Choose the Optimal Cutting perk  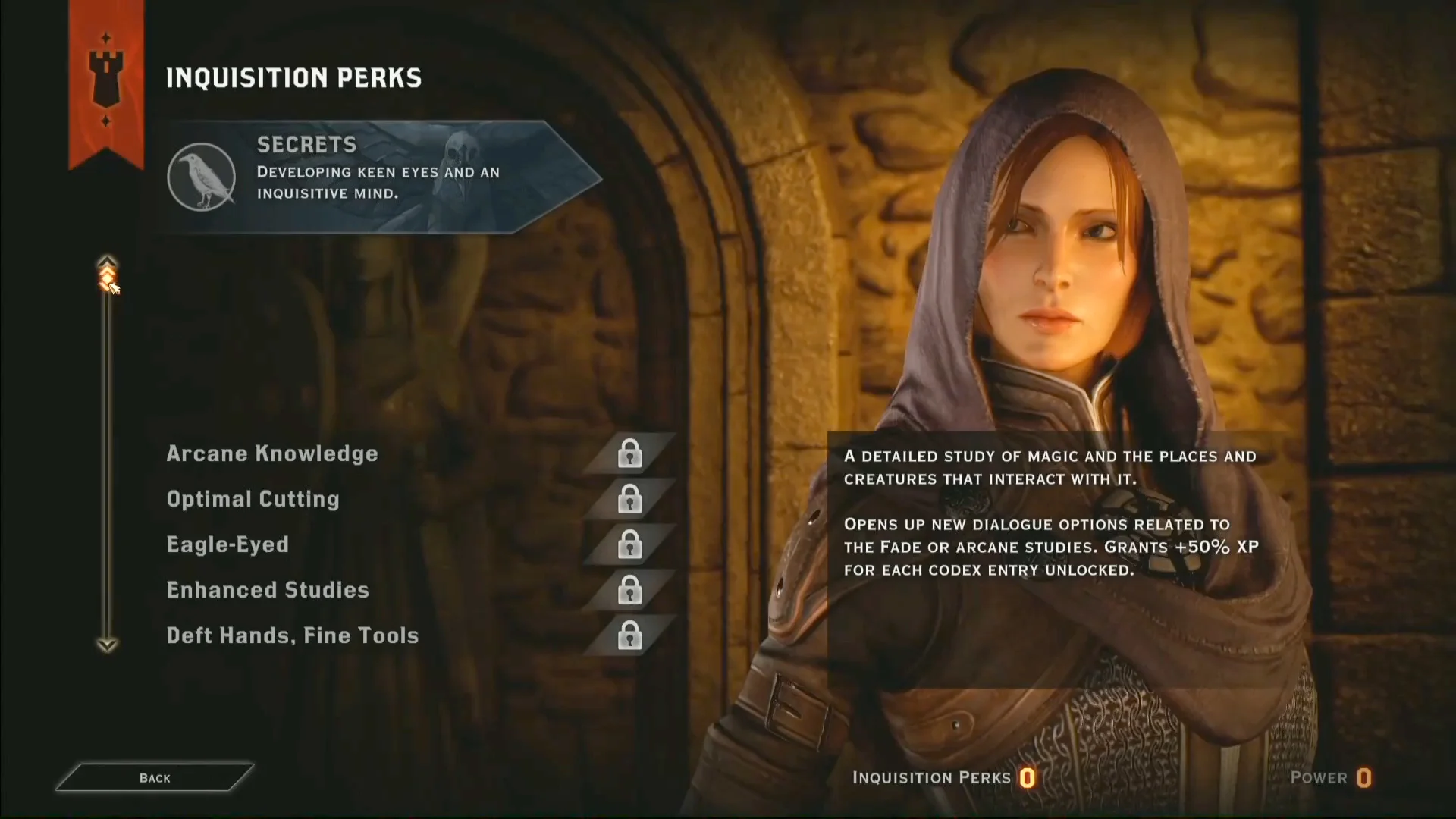point(253,499)
